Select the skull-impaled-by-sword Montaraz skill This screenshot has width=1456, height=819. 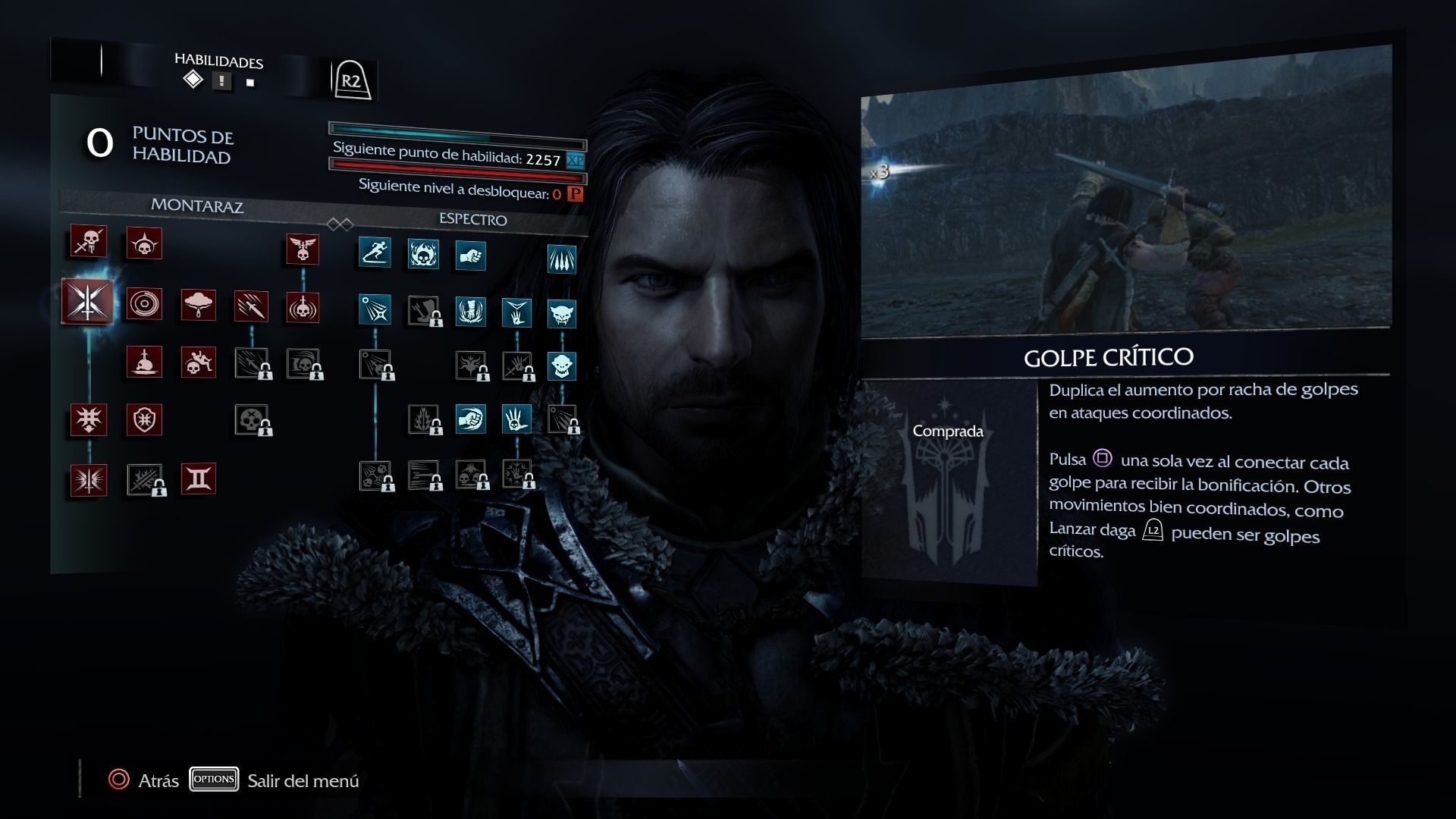click(144, 362)
